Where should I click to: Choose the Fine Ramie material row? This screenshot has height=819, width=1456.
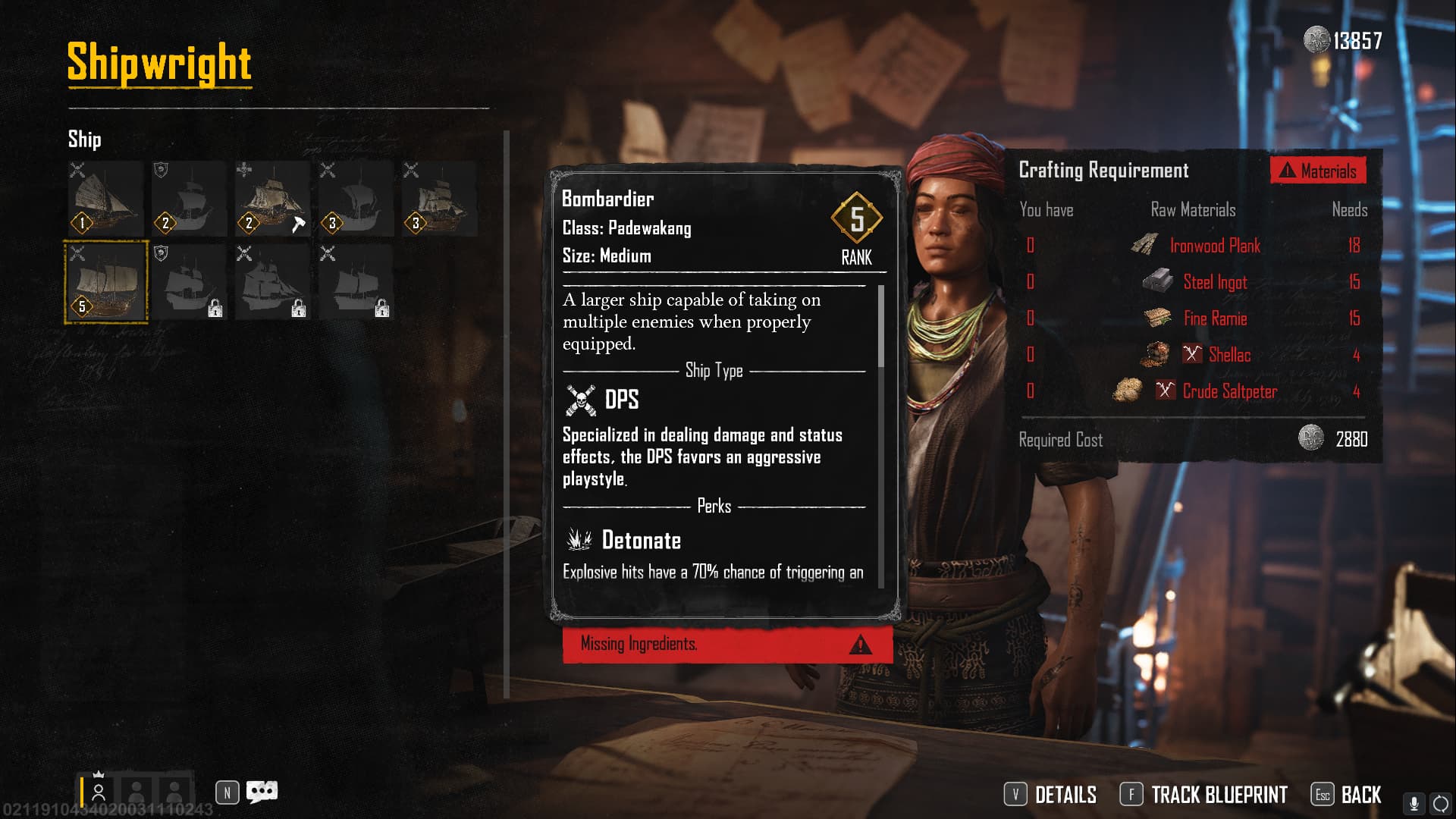click(x=1194, y=318)
